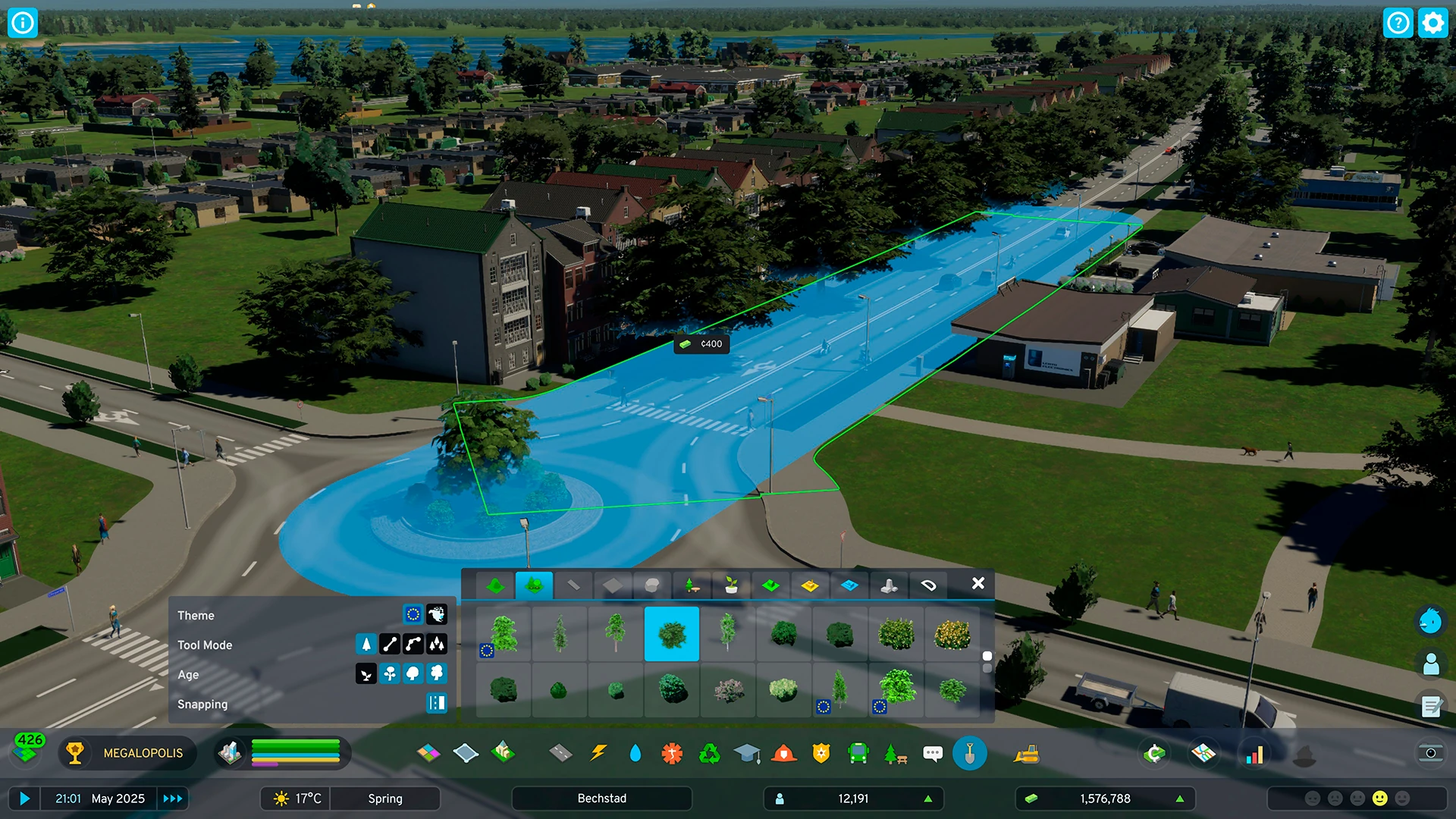
Task: Open the Electricity lightning bolt menu
Action: [x=598, y=753]
